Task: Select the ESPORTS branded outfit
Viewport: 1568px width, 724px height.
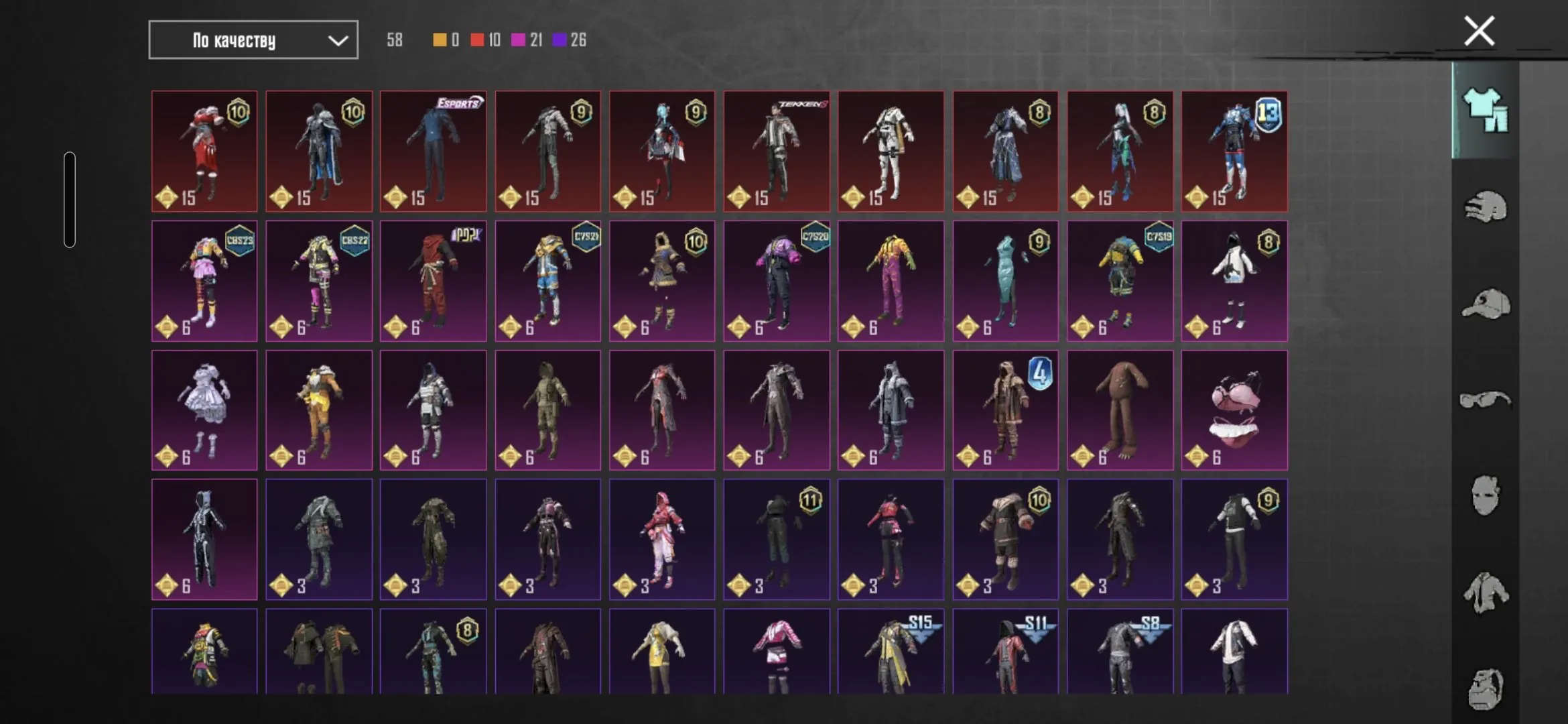Action: [x=432, y=151]
